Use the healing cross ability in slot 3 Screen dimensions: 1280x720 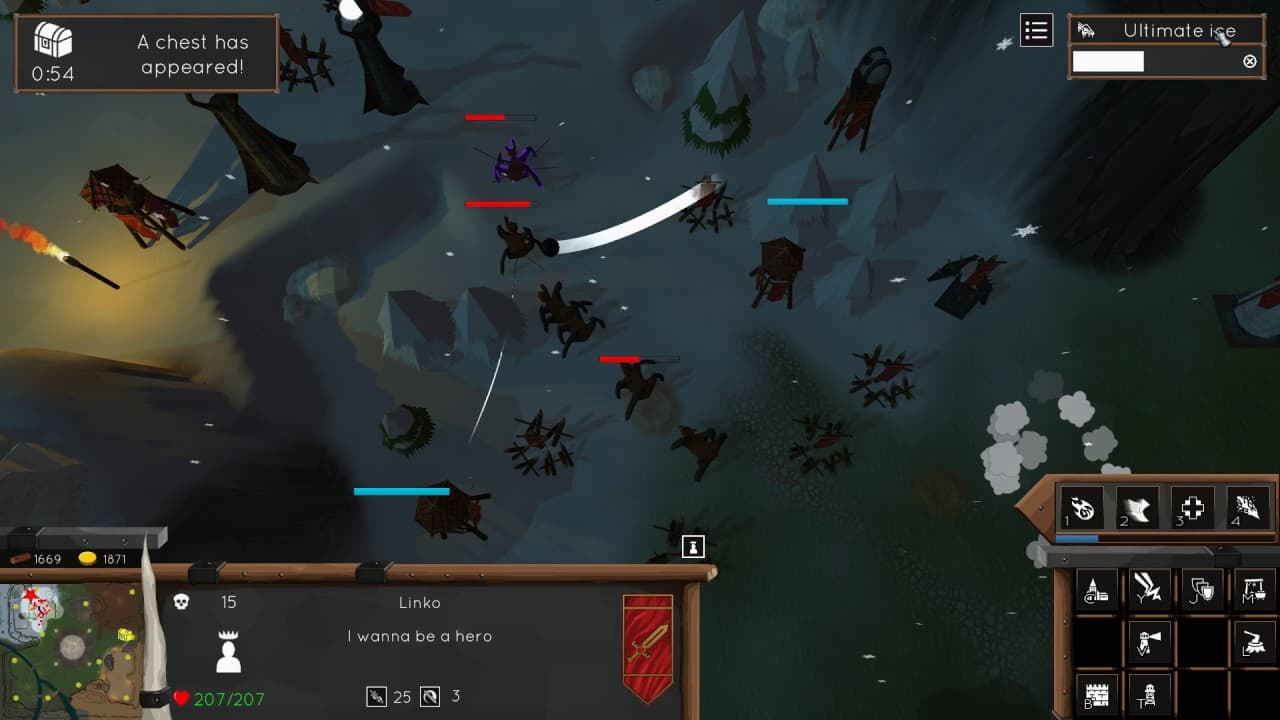point(1193,507)
